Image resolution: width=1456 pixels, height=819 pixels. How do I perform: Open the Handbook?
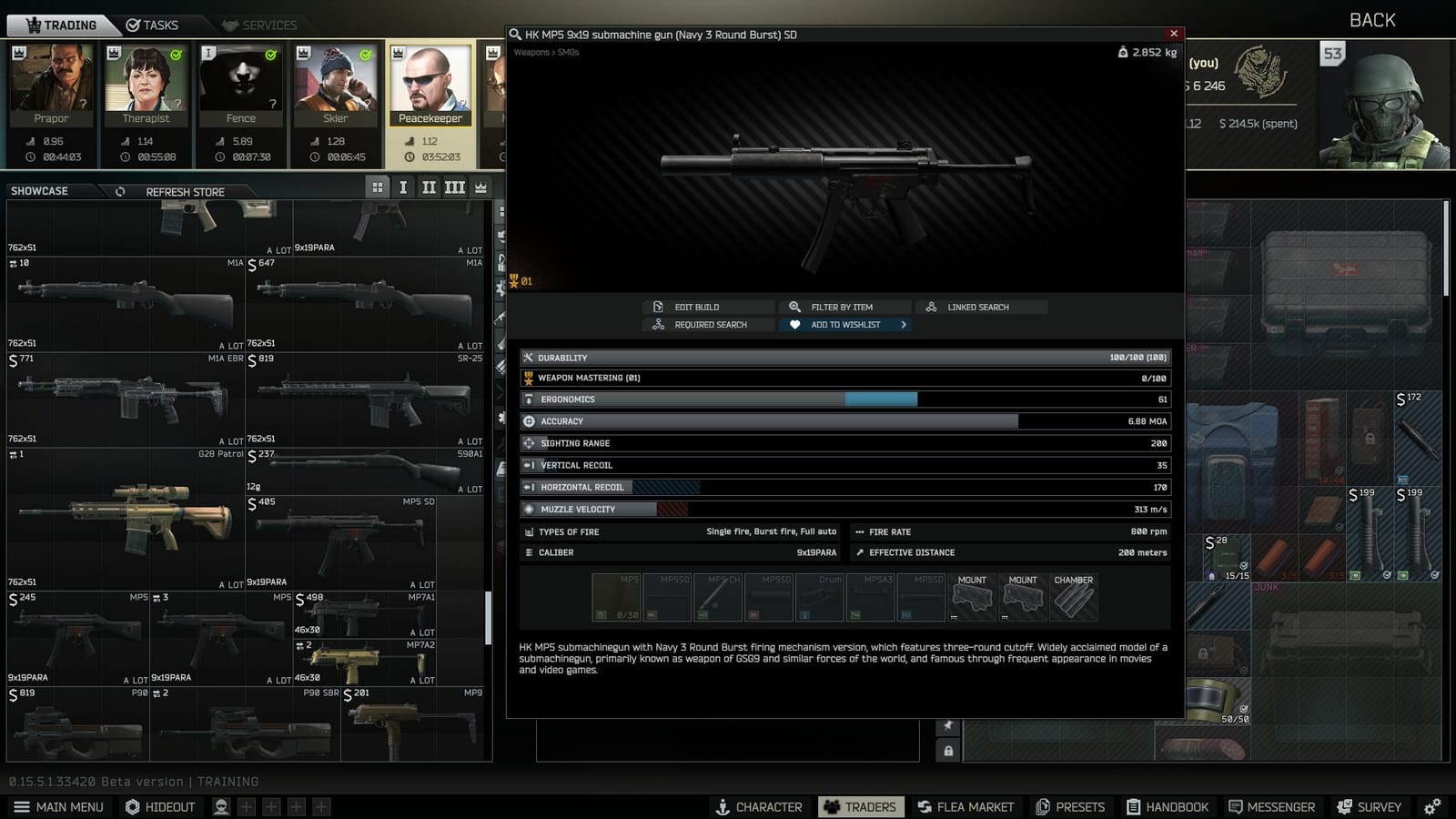1168,806
